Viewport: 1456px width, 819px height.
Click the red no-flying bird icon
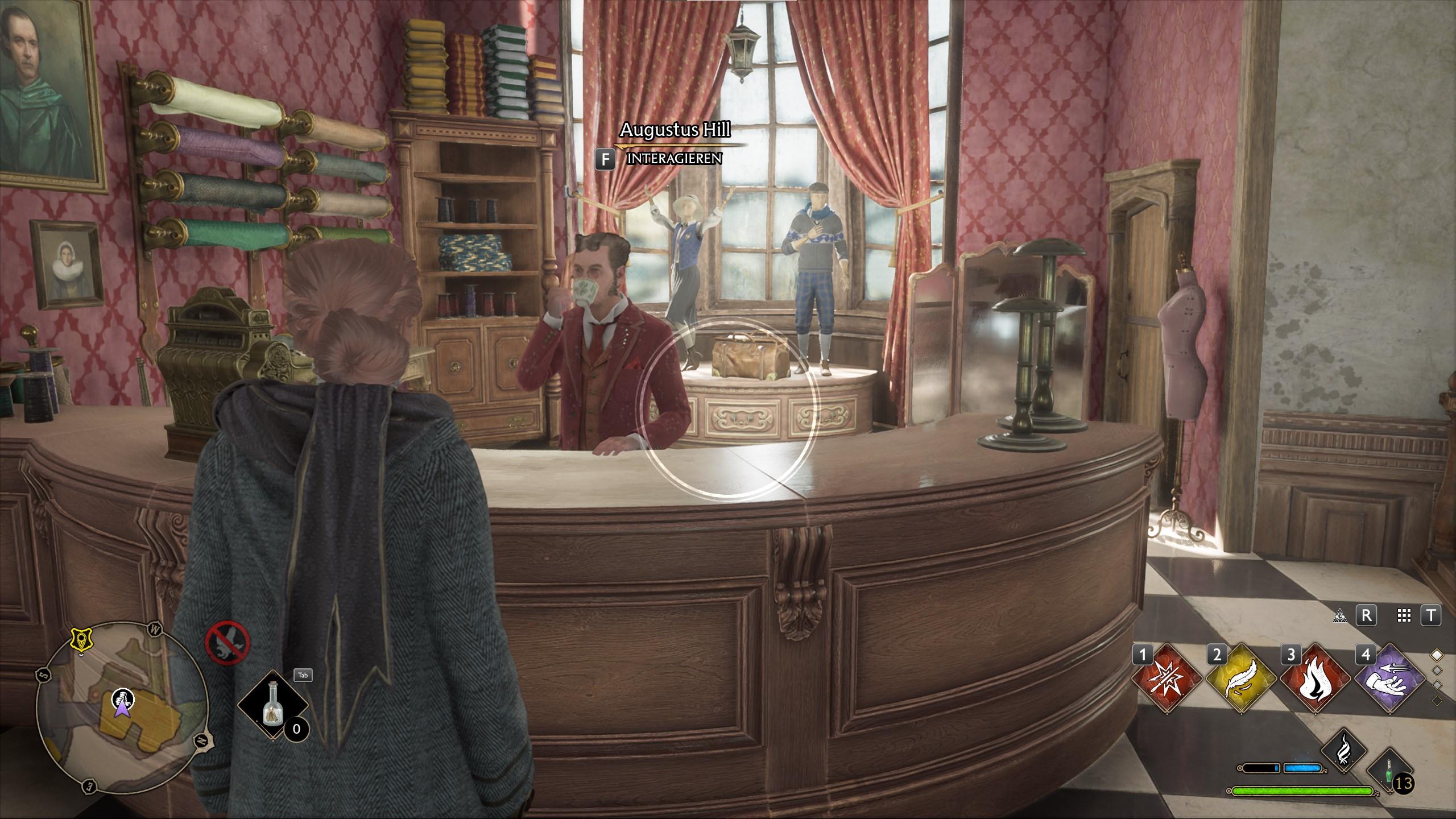[227, 641]
